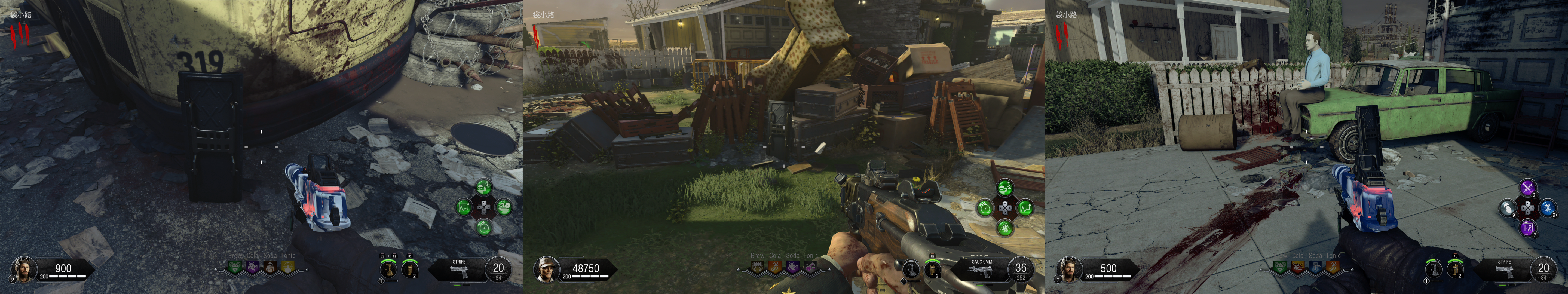Select the orange explosion Cola perk icon
Screen dimensions: 1568x294
(1298, 267)
